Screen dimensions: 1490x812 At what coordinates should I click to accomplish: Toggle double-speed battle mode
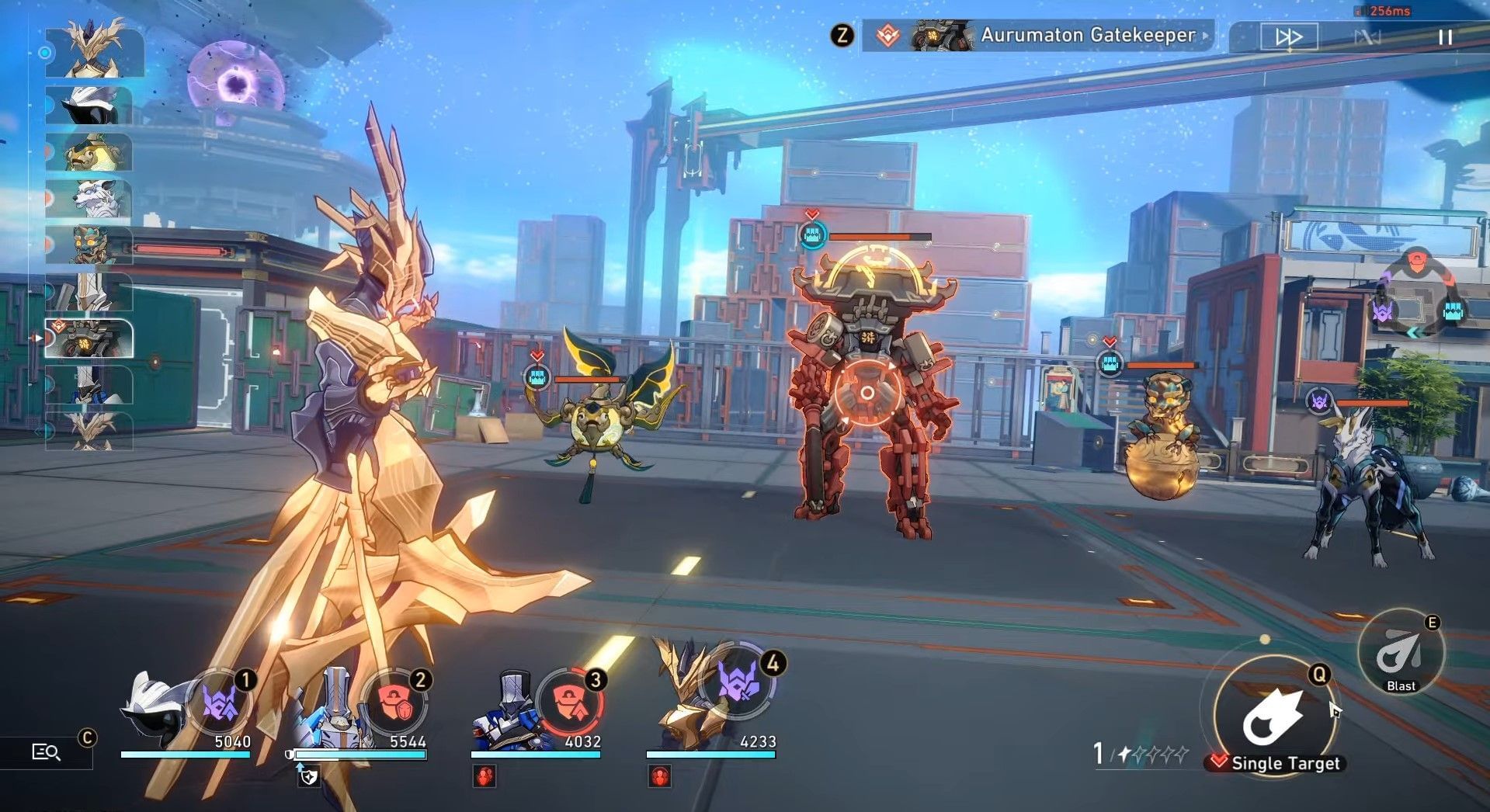pyautogui.click(x=1288, y=36)
